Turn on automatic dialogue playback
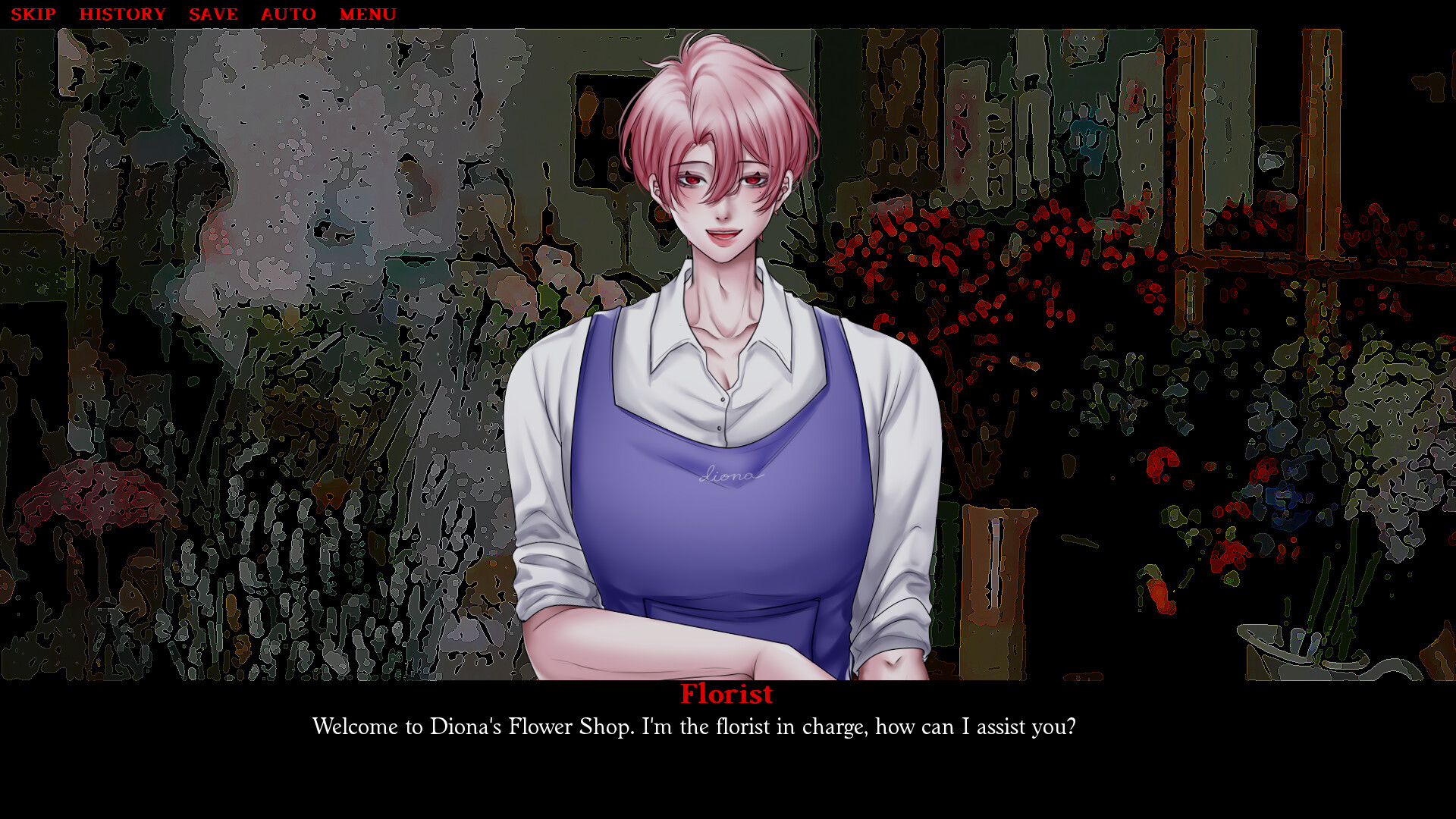 click(288, 14)
